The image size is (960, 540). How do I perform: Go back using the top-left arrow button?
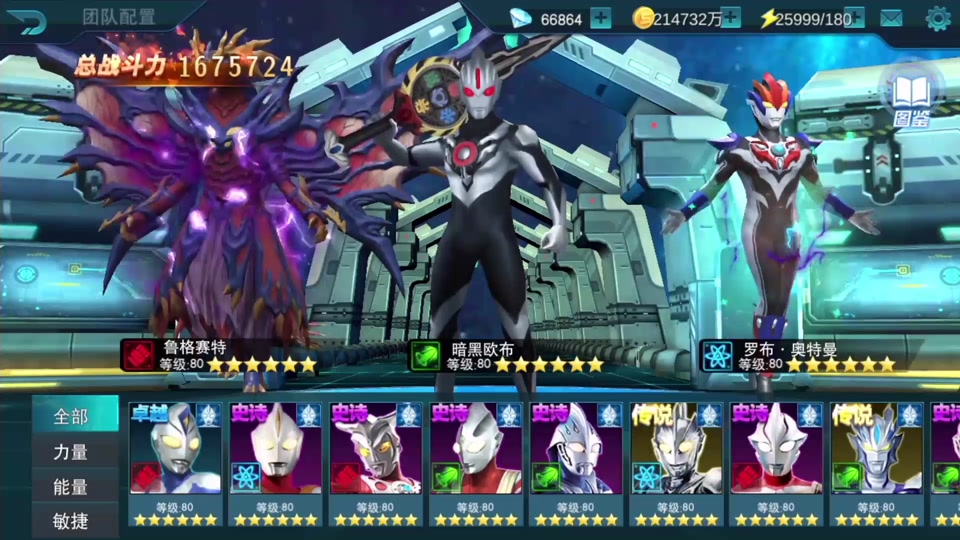click(x=32, y=19)
